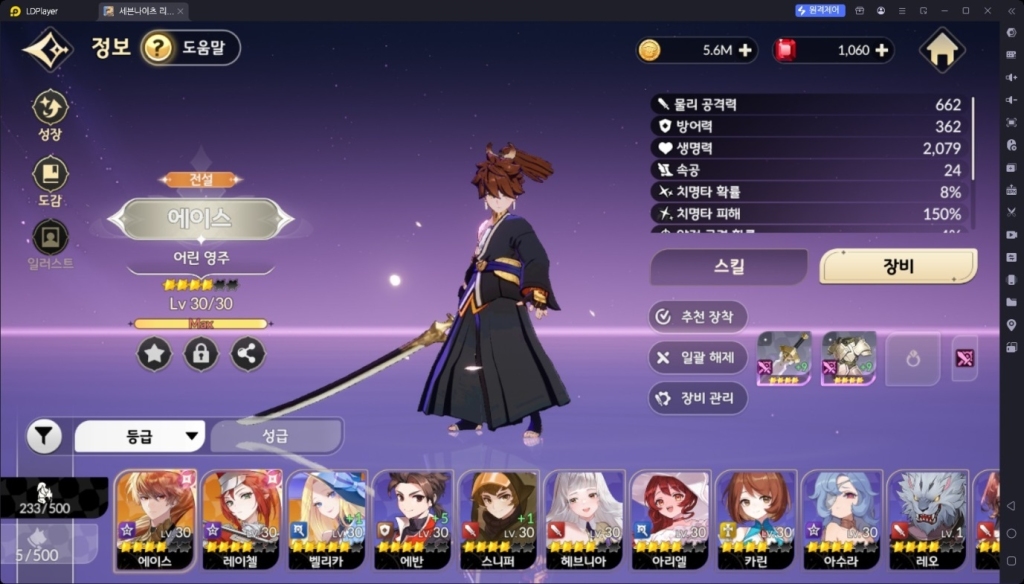Add more gold with the plus button

tap(745, 50)
